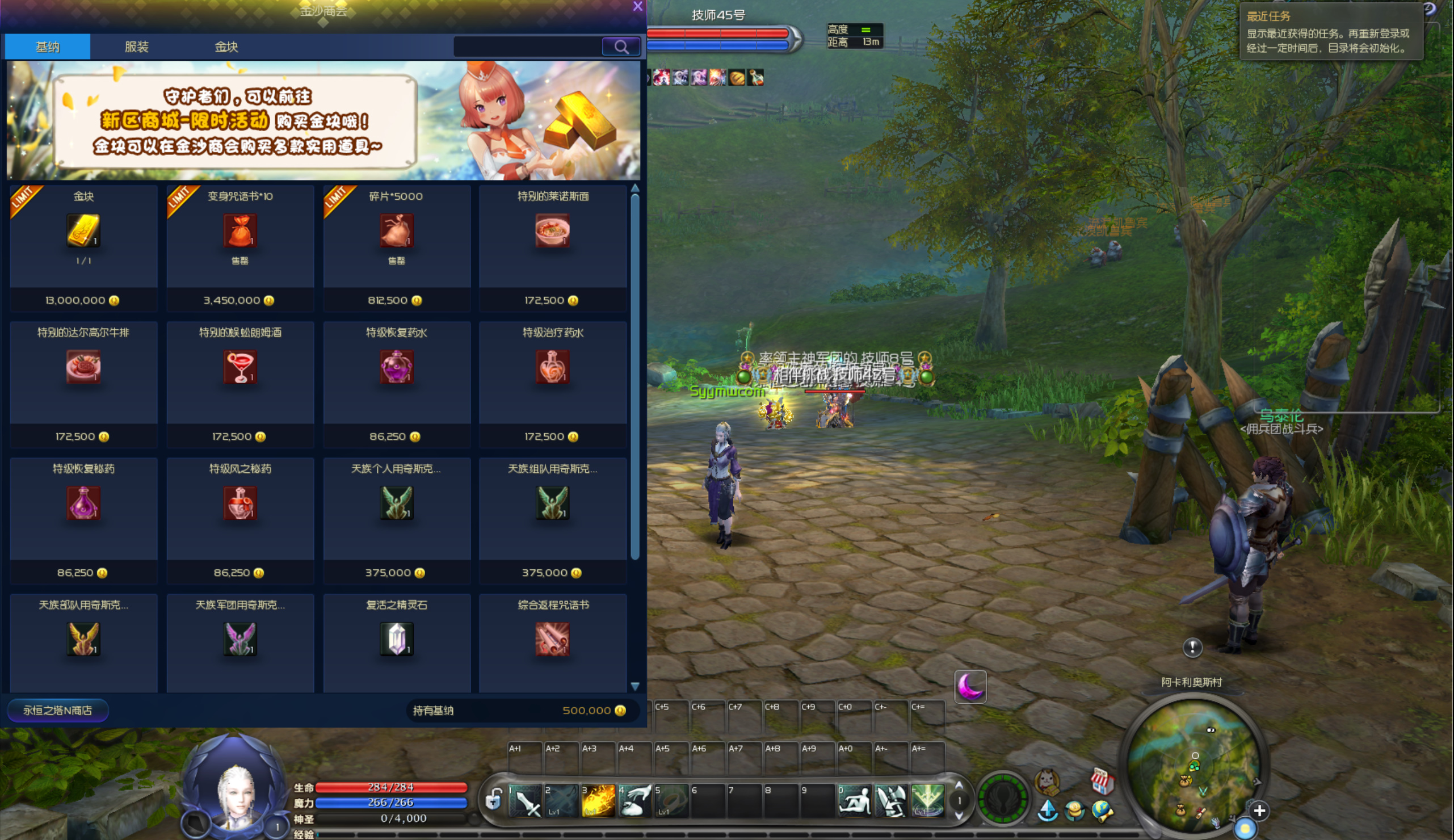
Task: Activate the flaming skill in hotbar slot 3
Action: tap(598, 801)
